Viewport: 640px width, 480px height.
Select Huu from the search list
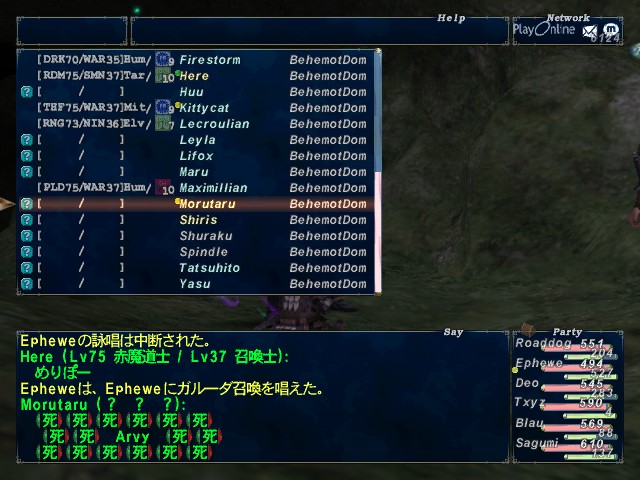click(192, 92)
